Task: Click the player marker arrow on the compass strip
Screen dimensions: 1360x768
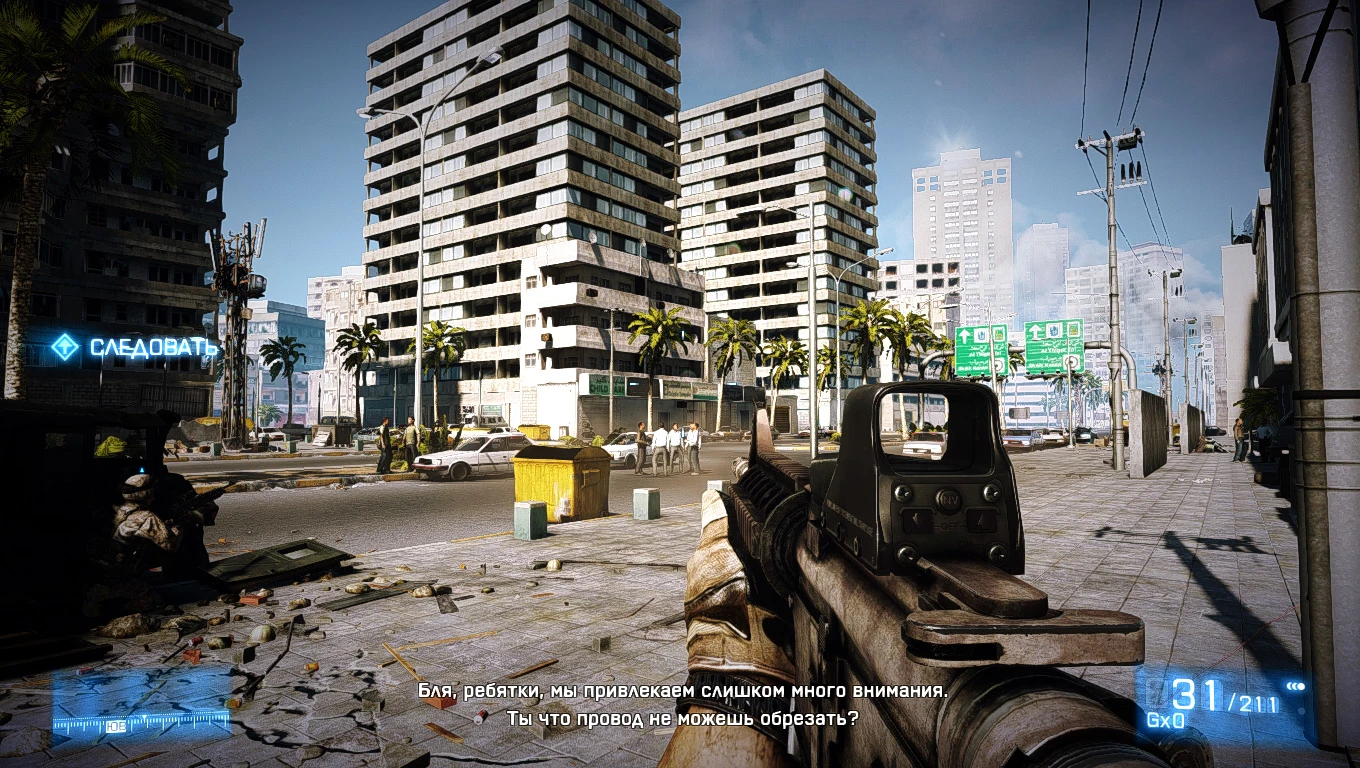Action: point(143,716)
